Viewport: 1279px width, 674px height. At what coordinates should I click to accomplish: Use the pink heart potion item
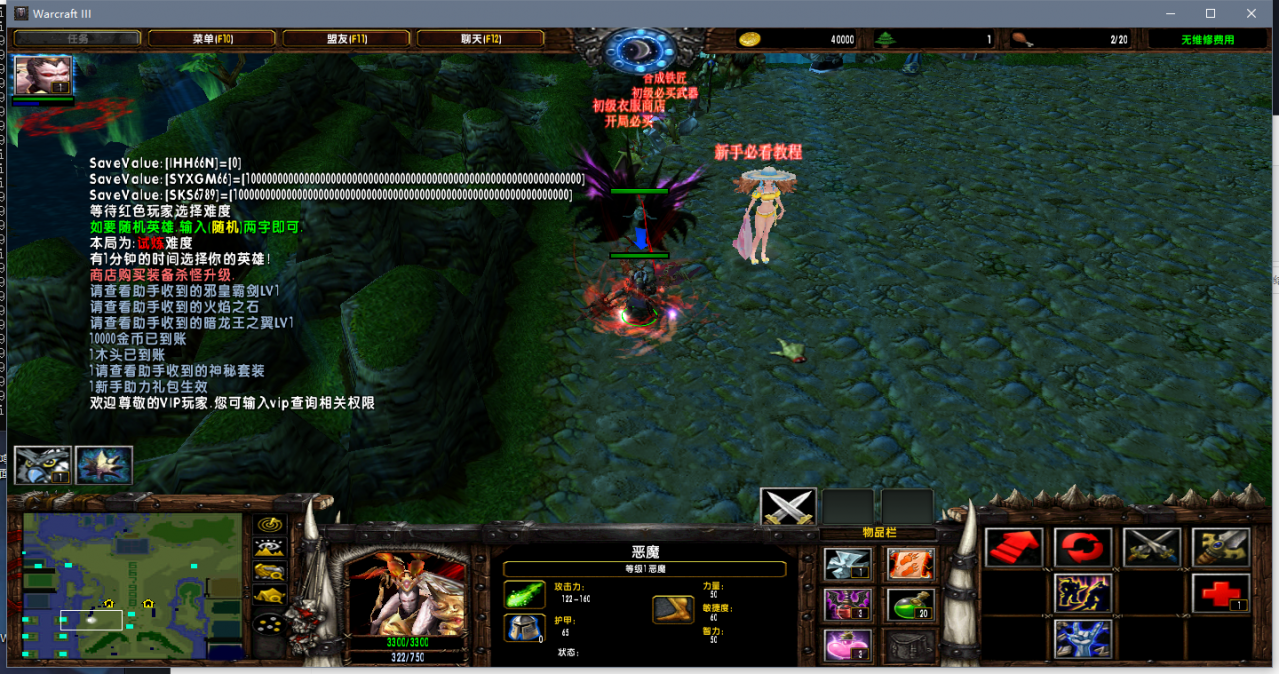coord(847,645)
